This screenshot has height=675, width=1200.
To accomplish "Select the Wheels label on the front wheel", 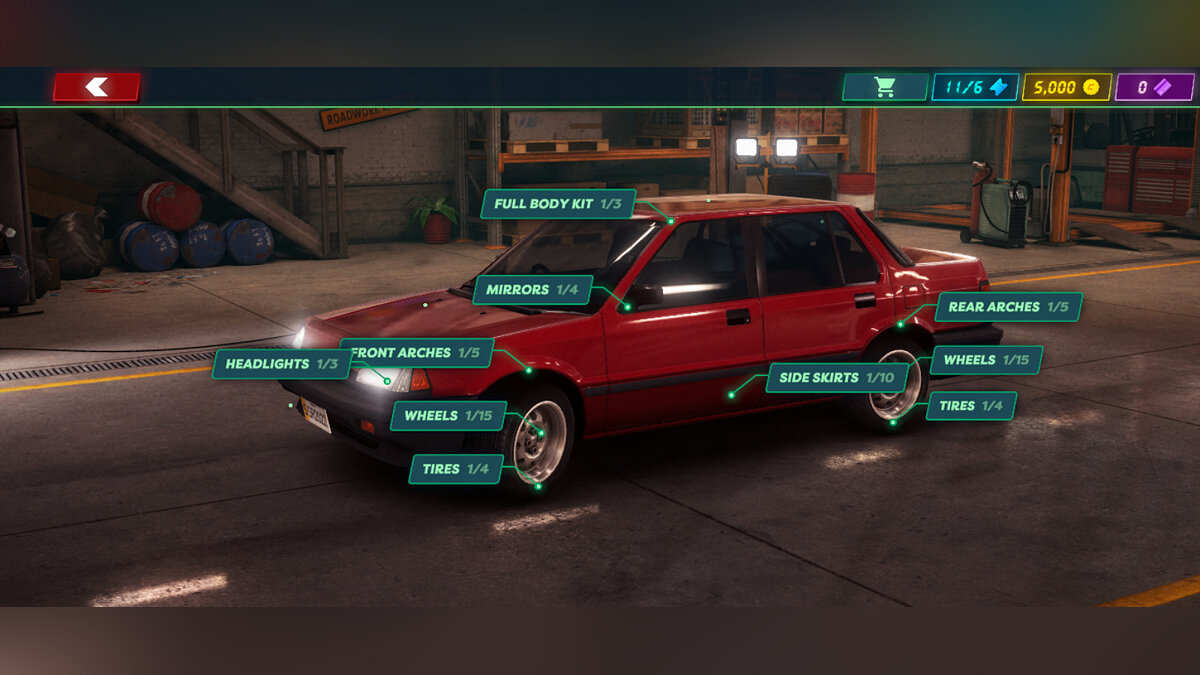I will tap(448, 416).
